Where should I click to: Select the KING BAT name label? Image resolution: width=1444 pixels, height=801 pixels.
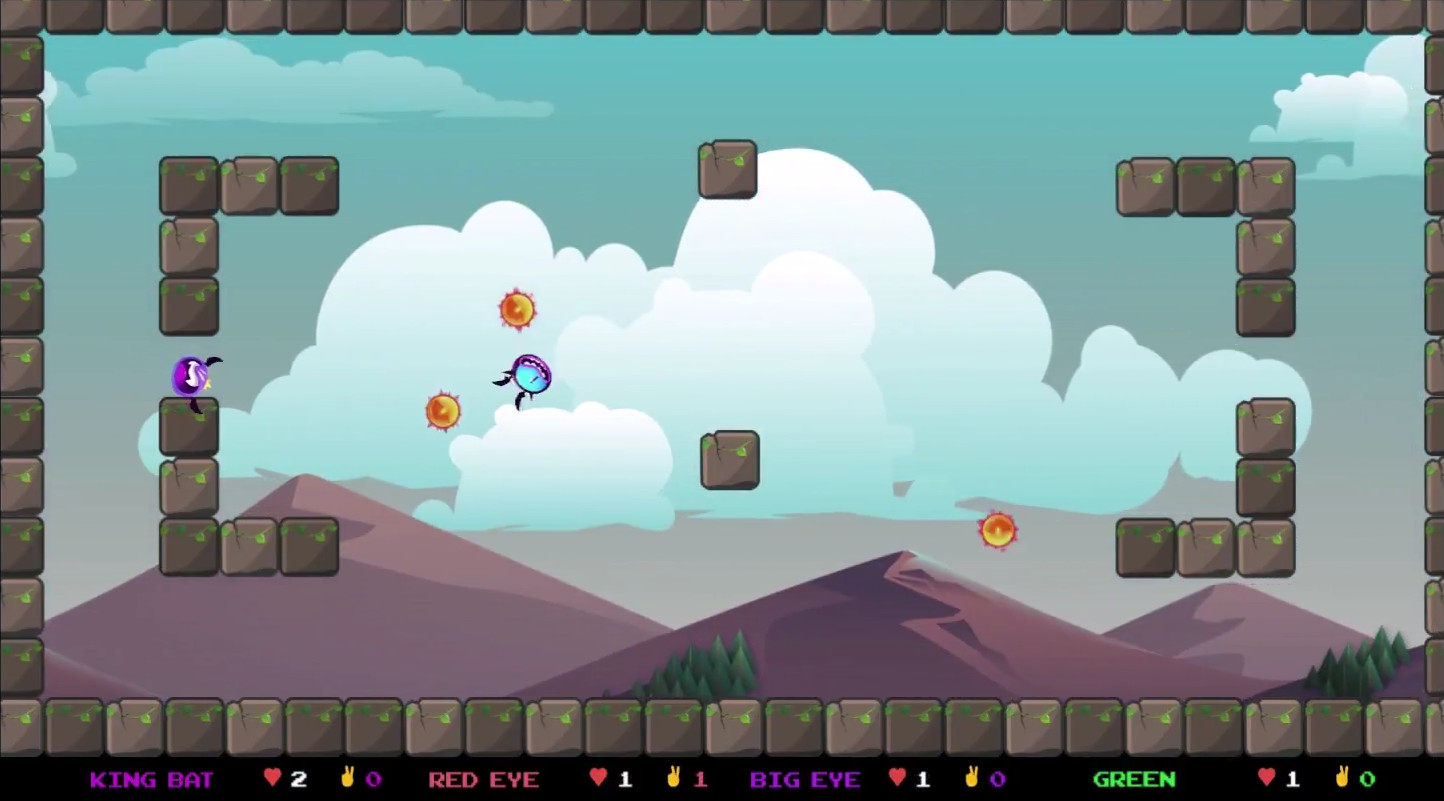tap(153, 779)
